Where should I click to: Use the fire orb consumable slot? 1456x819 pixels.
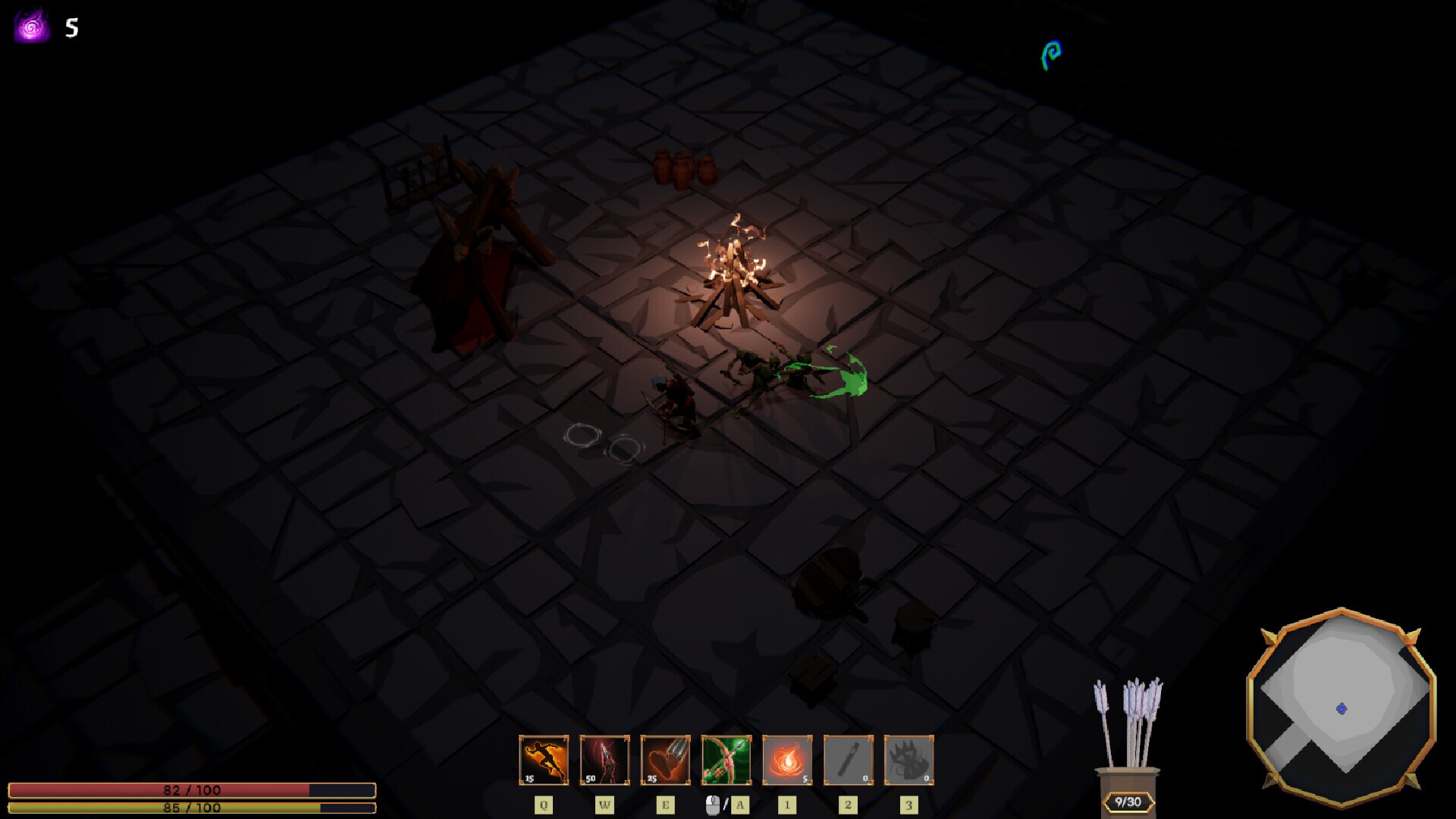coord(787,759)
